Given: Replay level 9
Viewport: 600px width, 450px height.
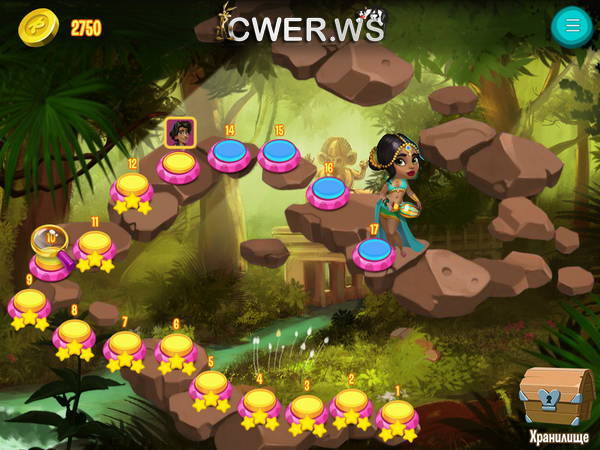Looking at the screenshot, I should coord(30,303).
